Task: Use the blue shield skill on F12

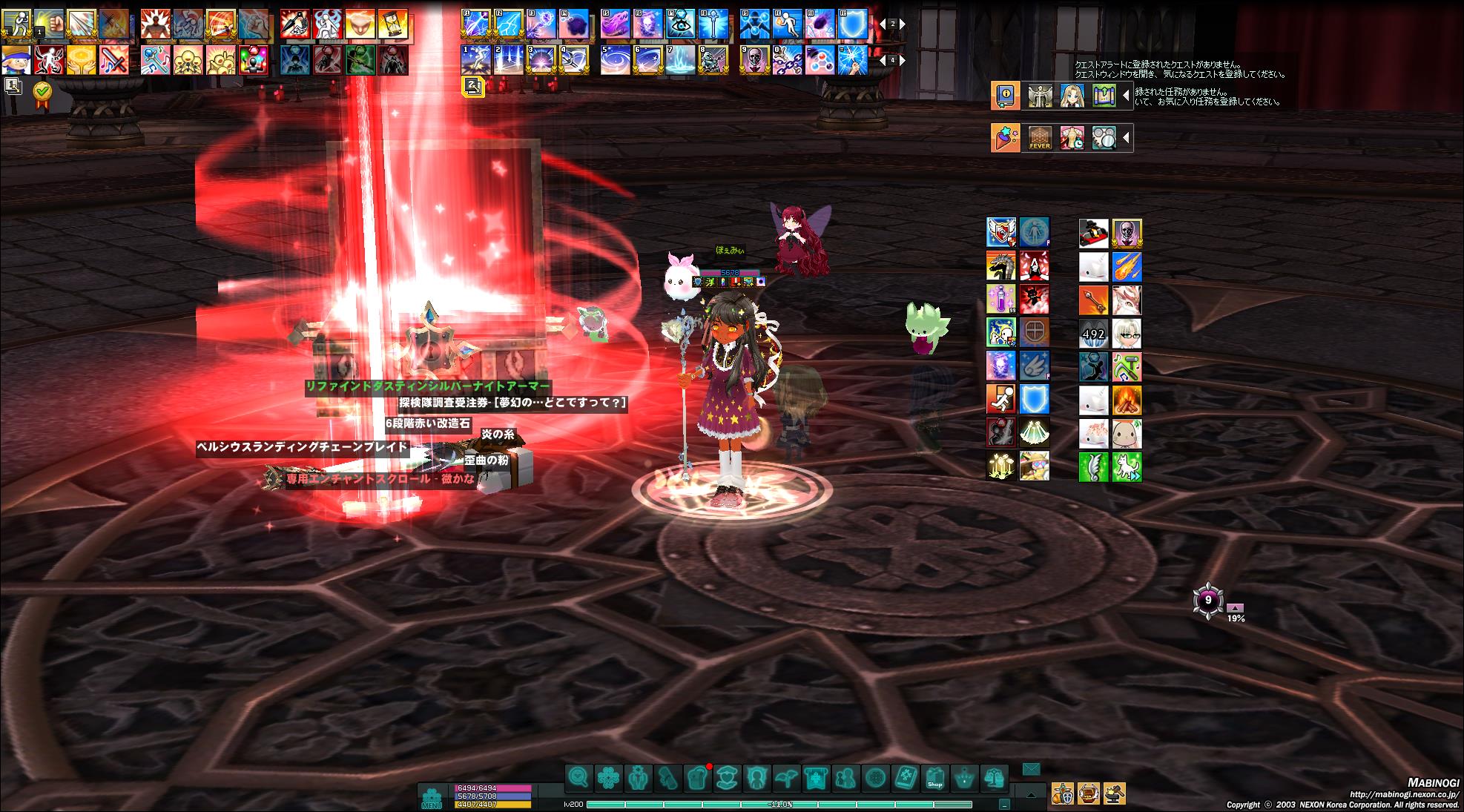Action: [852, 24]
